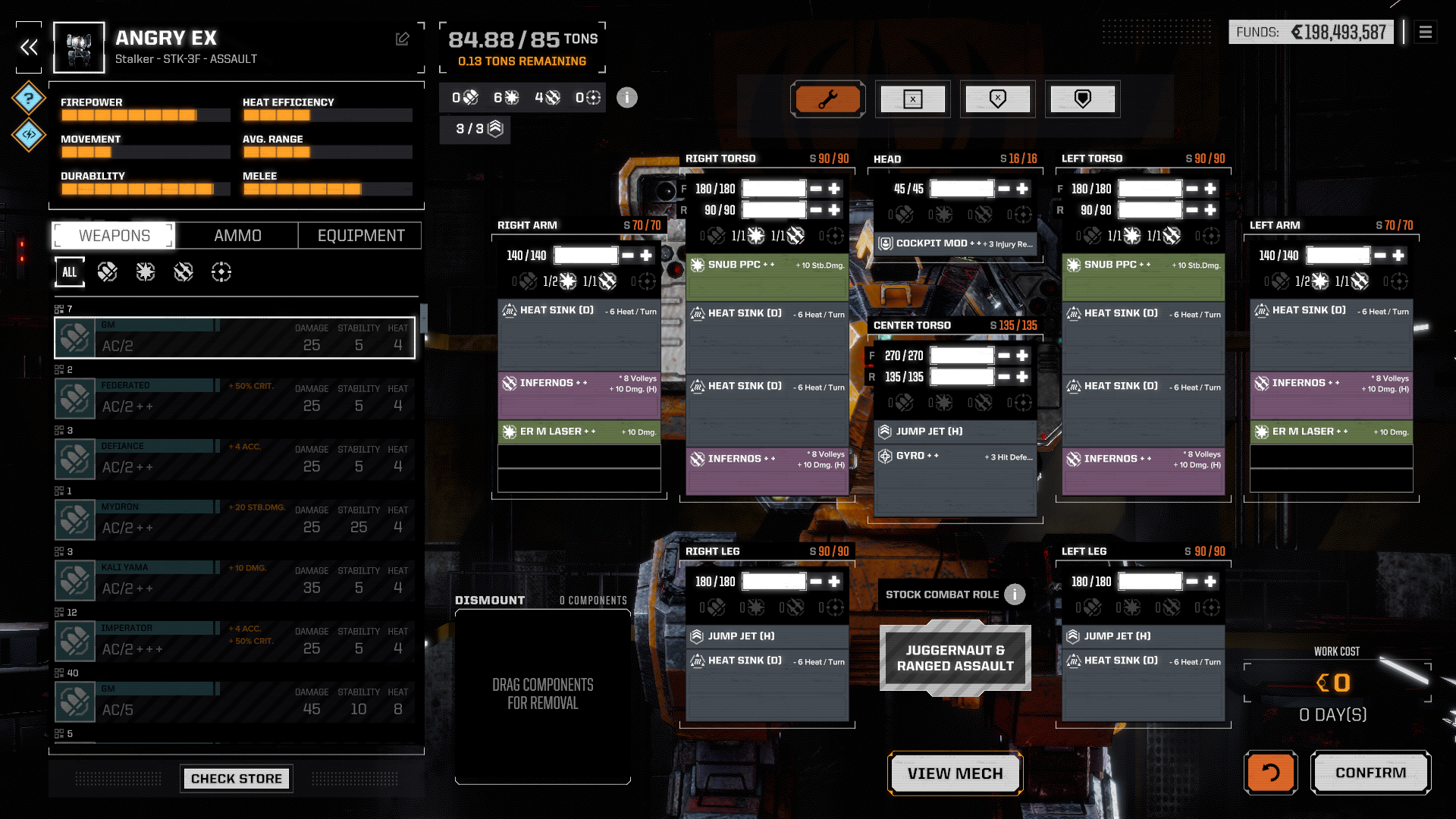Select the Cockpit Mod in the head
The image size is (1456, 819).
click(x=955, y=243)
